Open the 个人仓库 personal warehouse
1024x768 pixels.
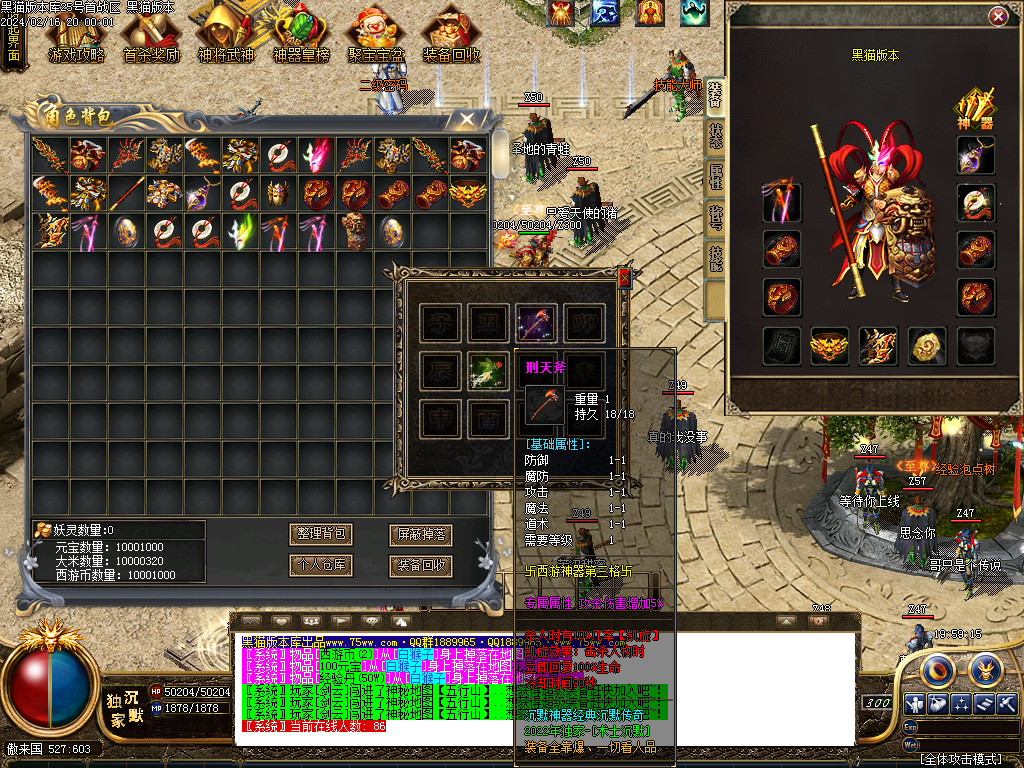pos(321,565)
